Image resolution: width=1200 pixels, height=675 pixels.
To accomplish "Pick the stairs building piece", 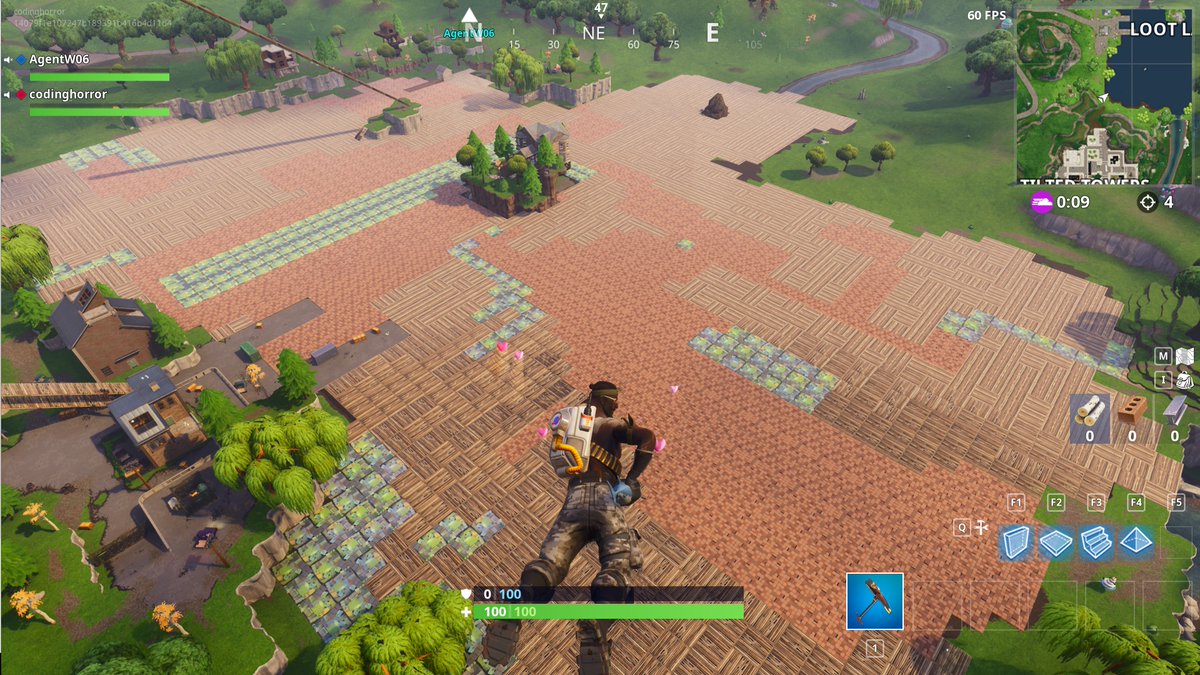I will pyautogui.click(x=1096, y=541).
